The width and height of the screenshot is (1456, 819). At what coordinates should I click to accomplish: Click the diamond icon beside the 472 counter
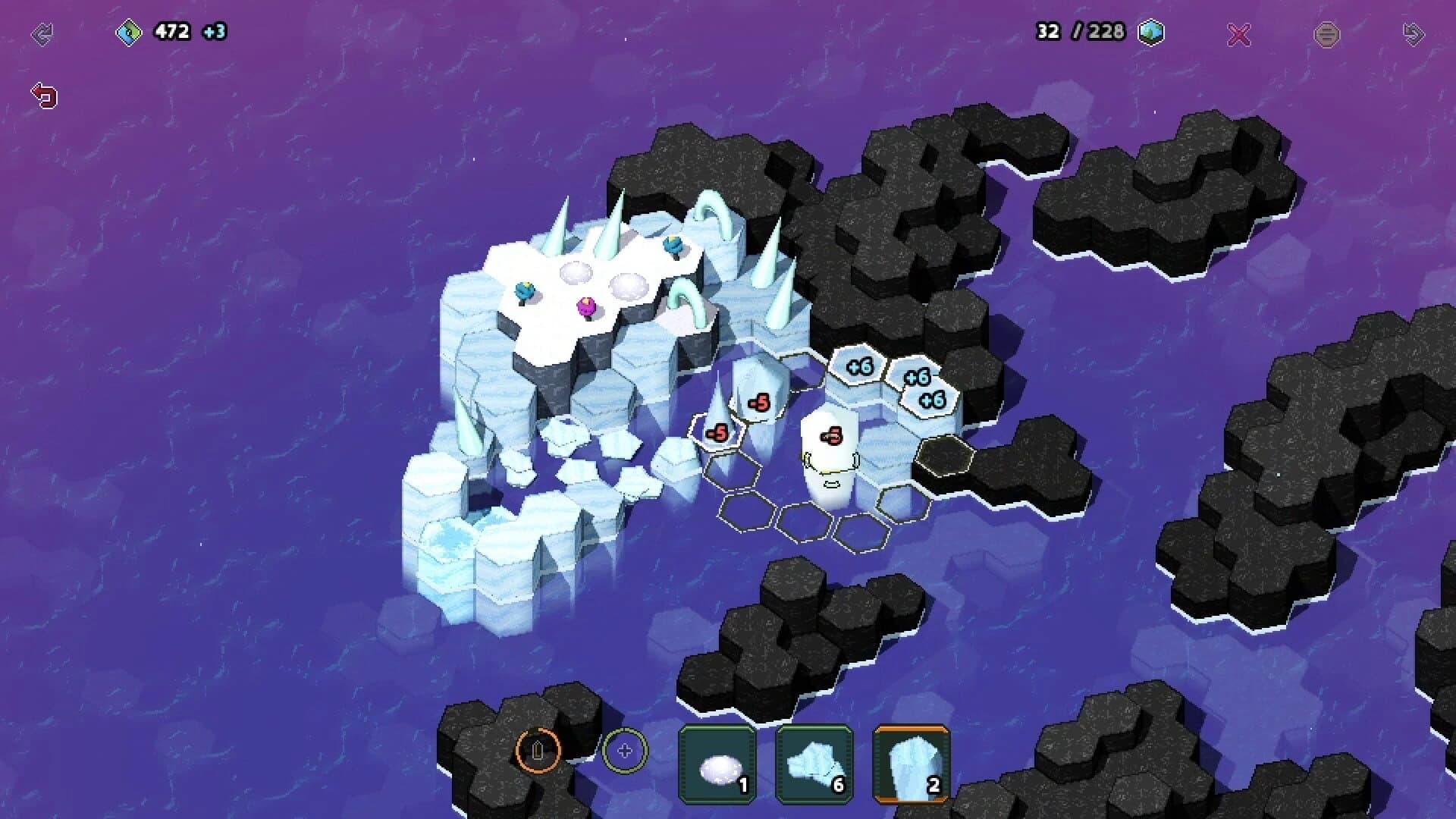pyautogui.click(x=130, y=32)
